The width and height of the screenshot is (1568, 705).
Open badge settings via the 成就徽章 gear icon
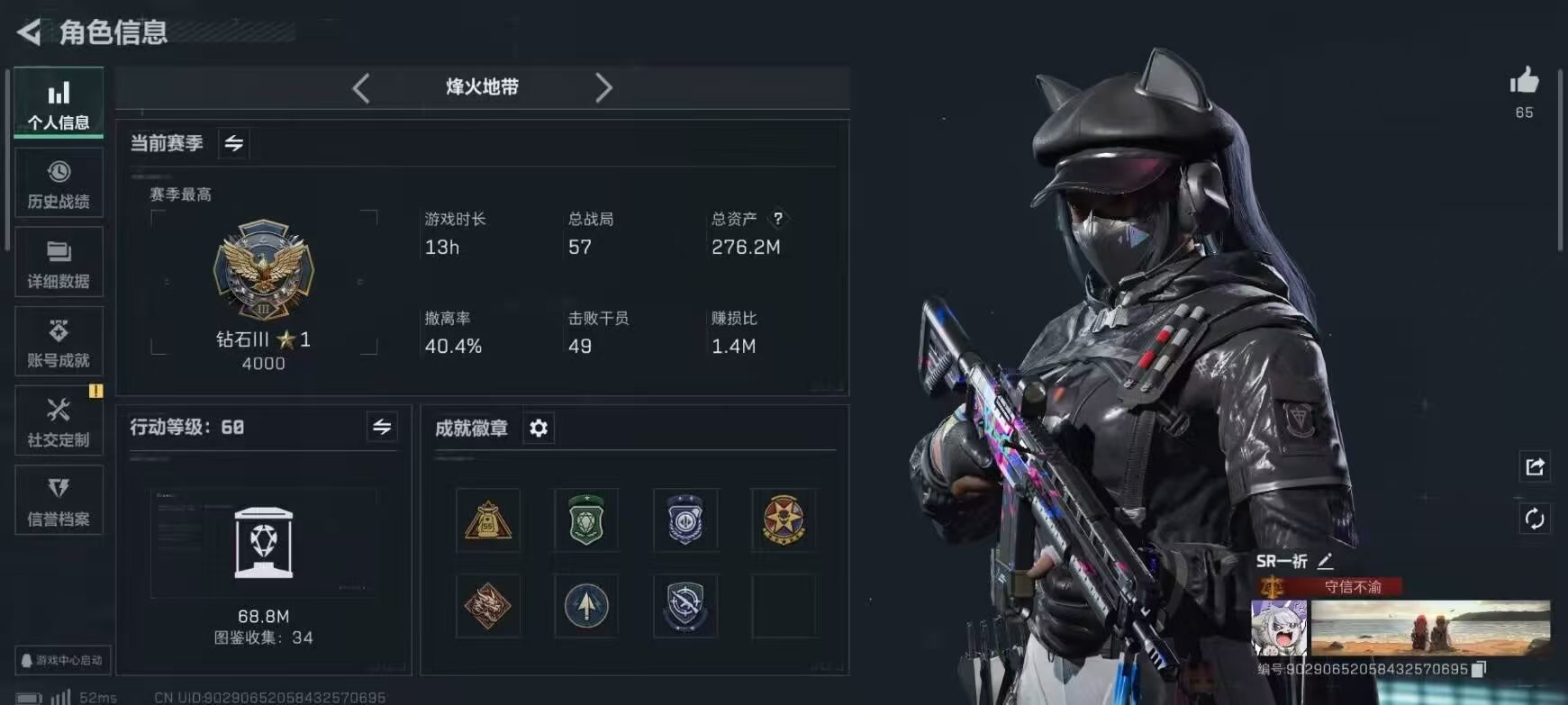pos(539,429)
